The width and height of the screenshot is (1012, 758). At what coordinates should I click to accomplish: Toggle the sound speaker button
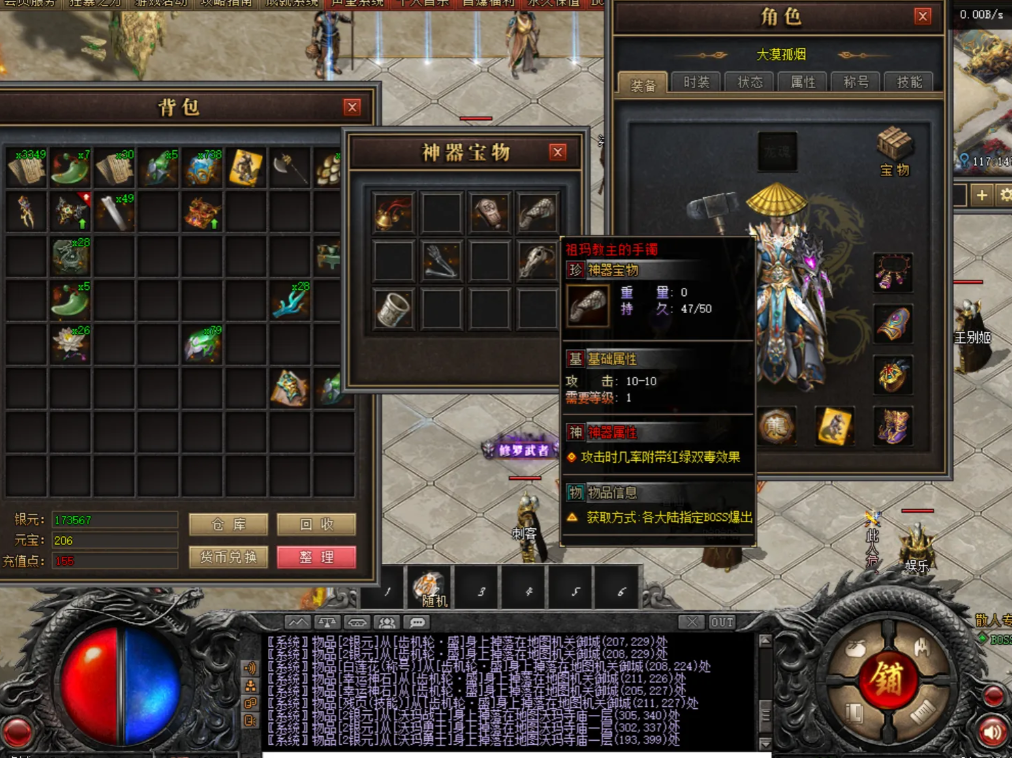[x=992, y=731]
